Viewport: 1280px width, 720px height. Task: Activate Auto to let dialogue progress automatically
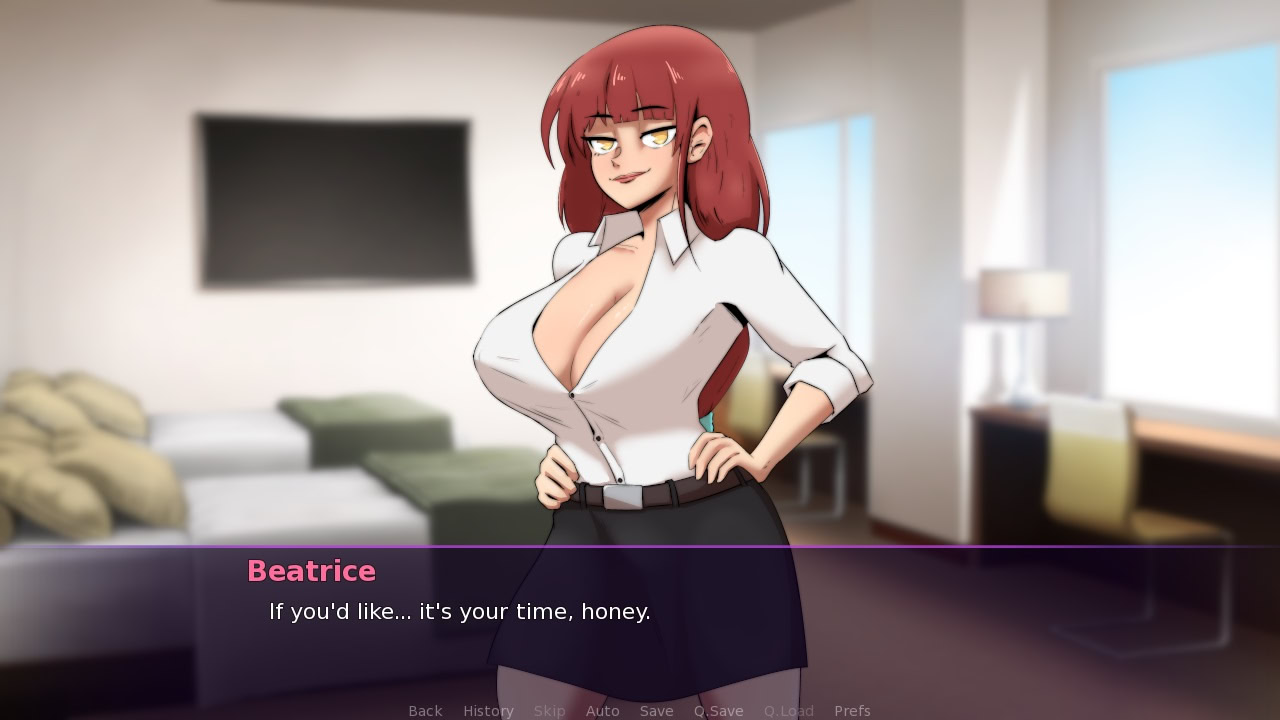[602, 710]
